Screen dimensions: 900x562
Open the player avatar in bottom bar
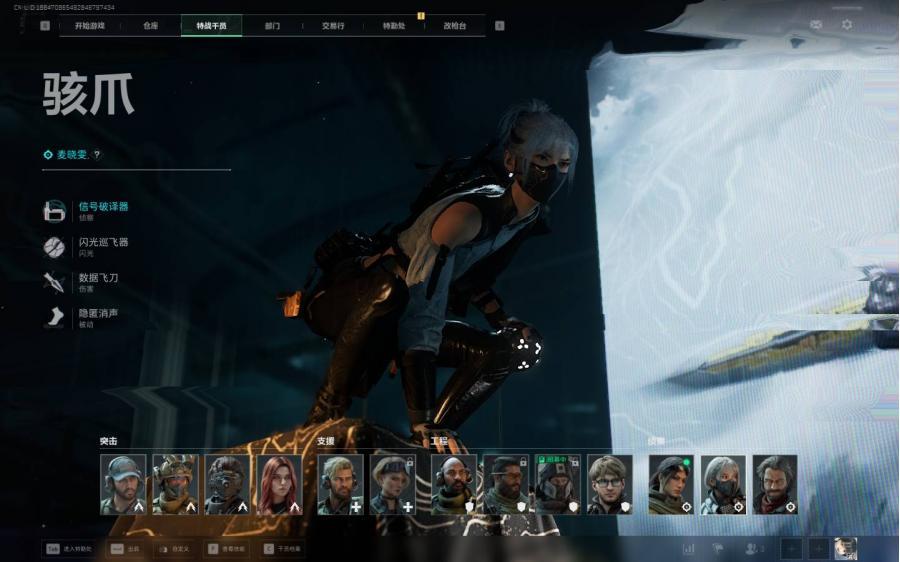[x=845, y=548]
